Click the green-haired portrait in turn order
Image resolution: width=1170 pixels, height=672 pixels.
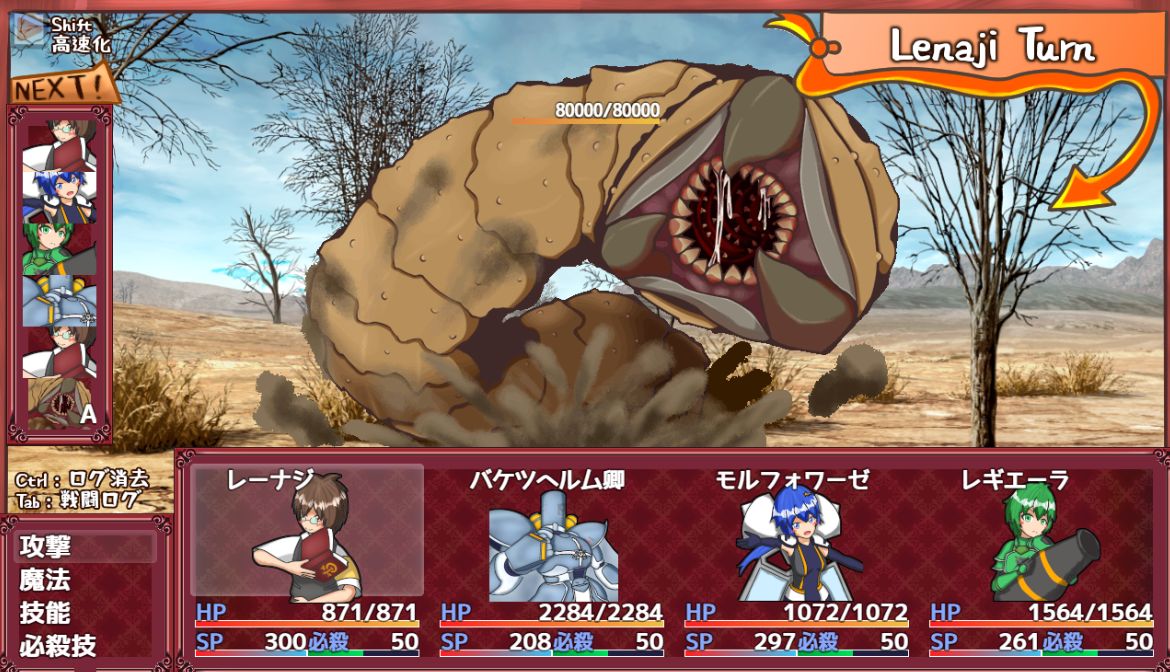[61, 247]
